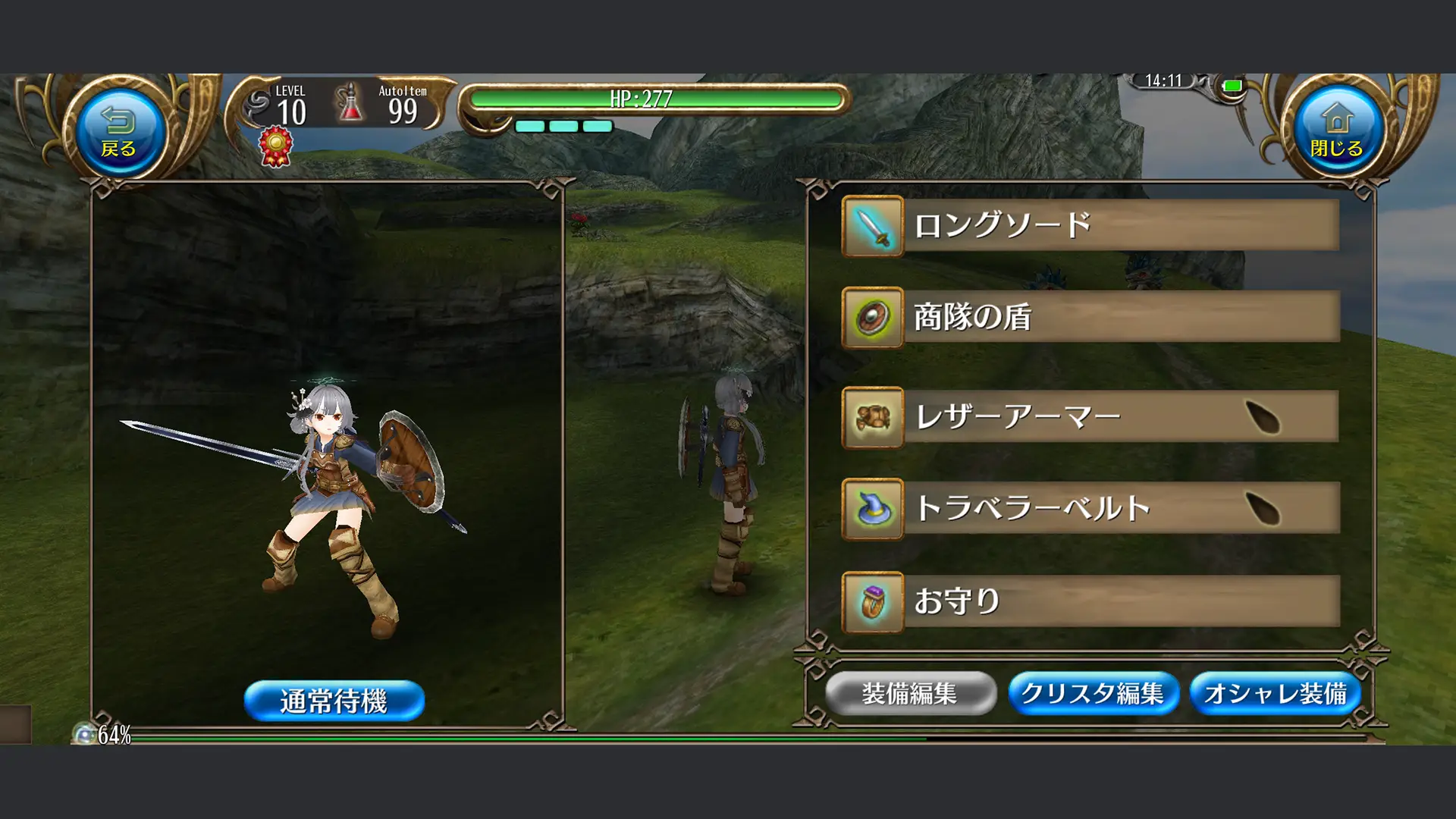Switch to オシャレ装備 fashion gear
This screenshot has height=819, width=1456.
(x=1276, y=693)
